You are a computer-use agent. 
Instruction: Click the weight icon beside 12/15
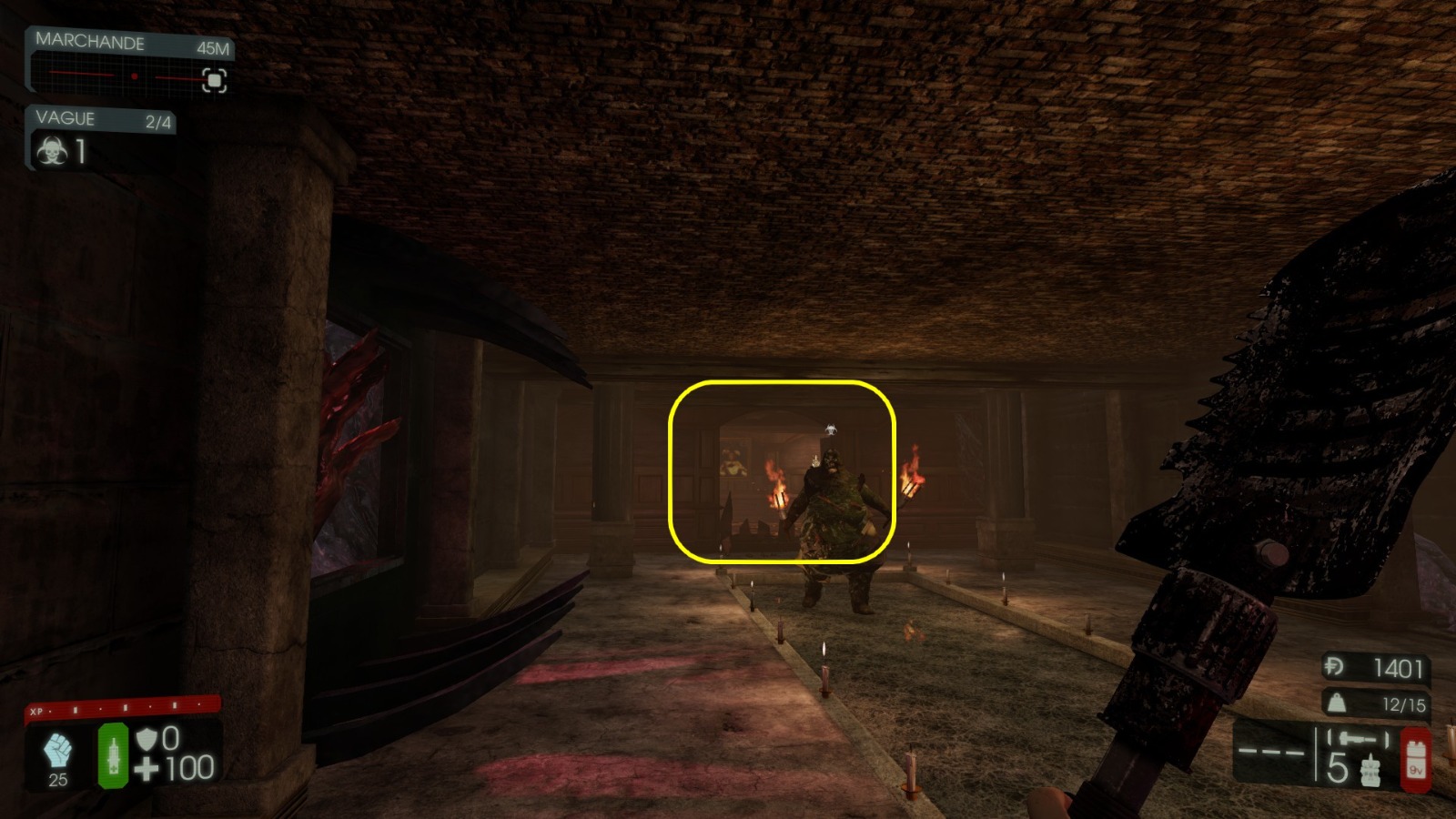1337,703
